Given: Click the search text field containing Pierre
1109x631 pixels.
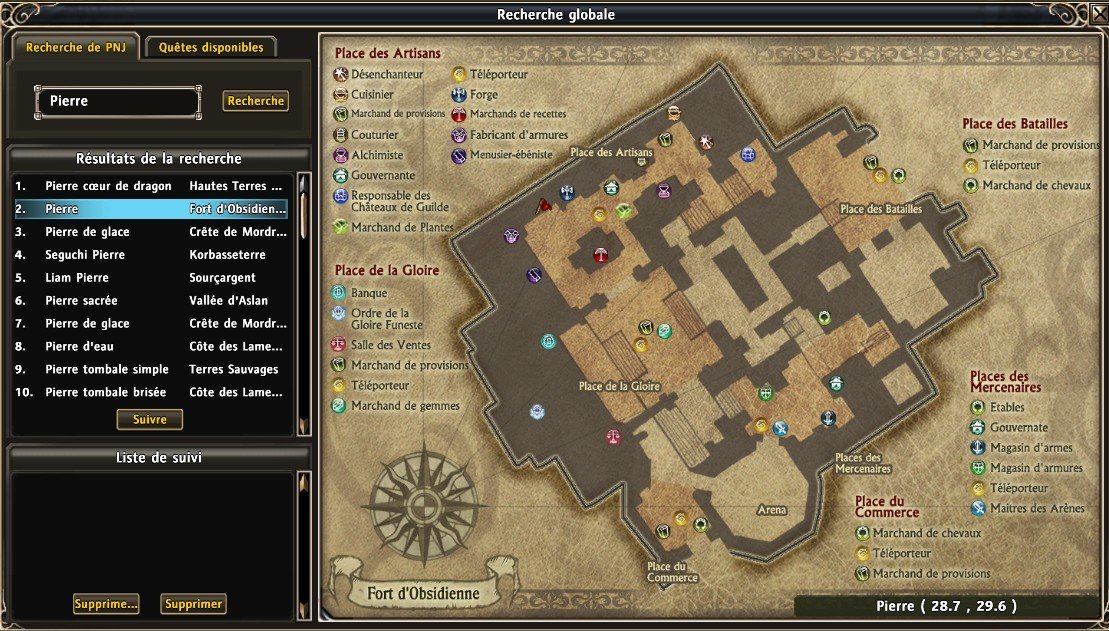Looking at the screenshot, I should (x=117, y=101).
